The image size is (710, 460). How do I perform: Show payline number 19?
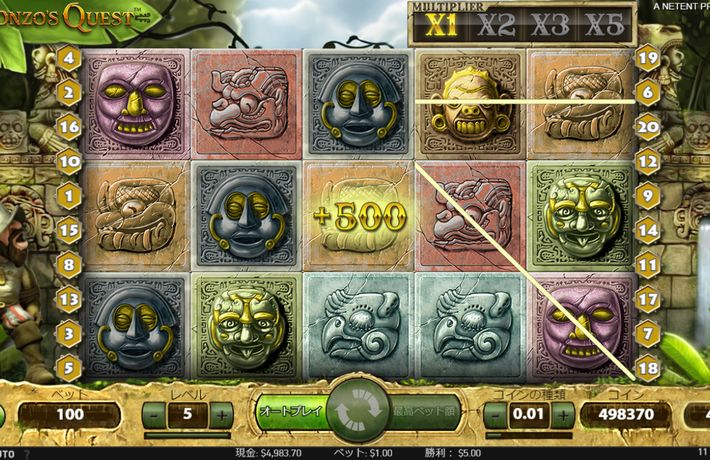click(x=647, y=58)
